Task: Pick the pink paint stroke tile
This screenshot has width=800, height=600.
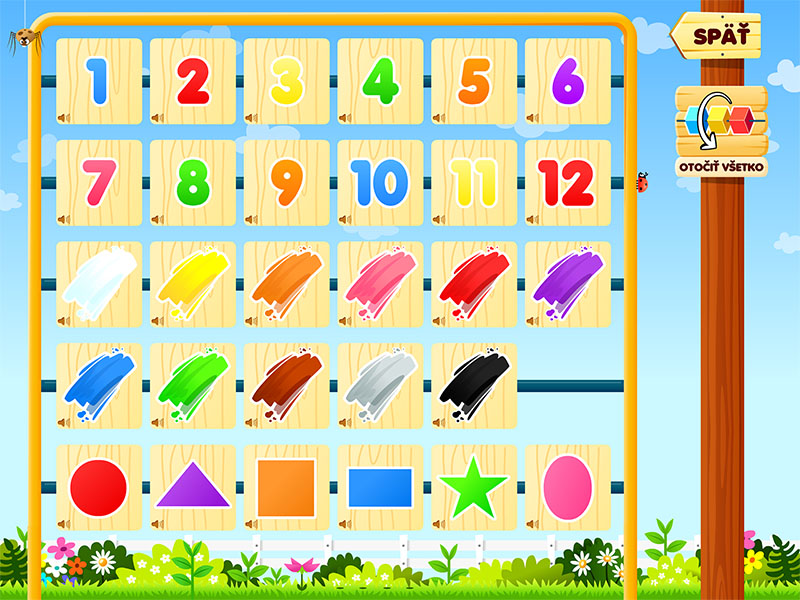Action: 380,284
